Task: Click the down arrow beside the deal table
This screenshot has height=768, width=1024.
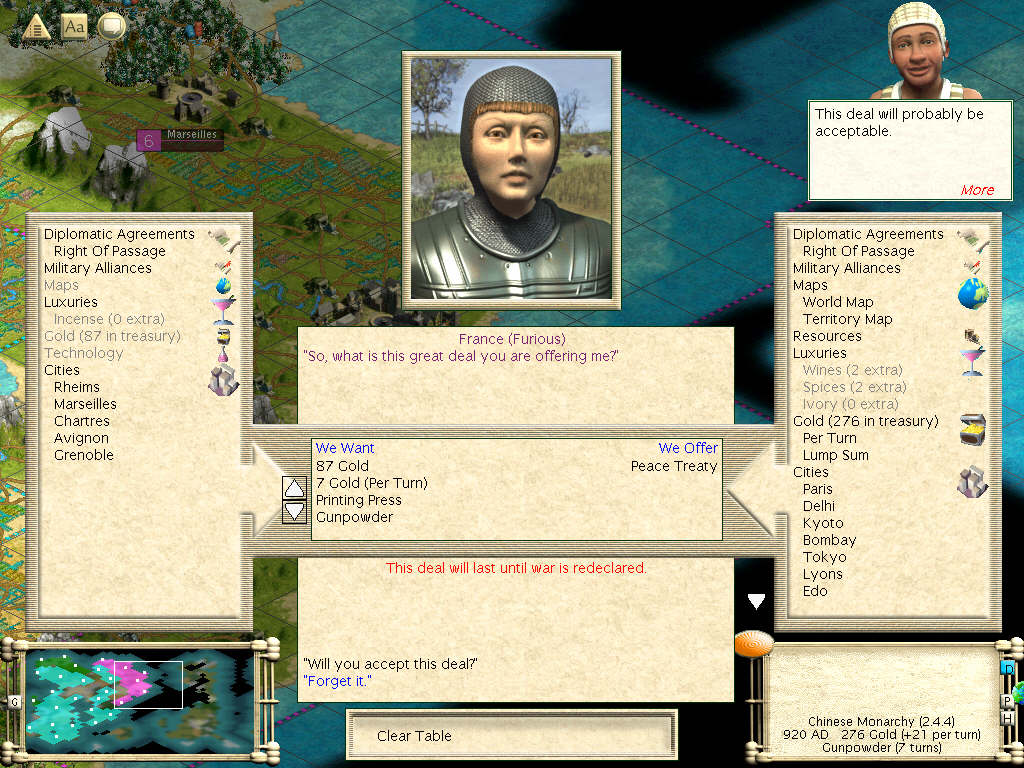Action: coord(295,511)
